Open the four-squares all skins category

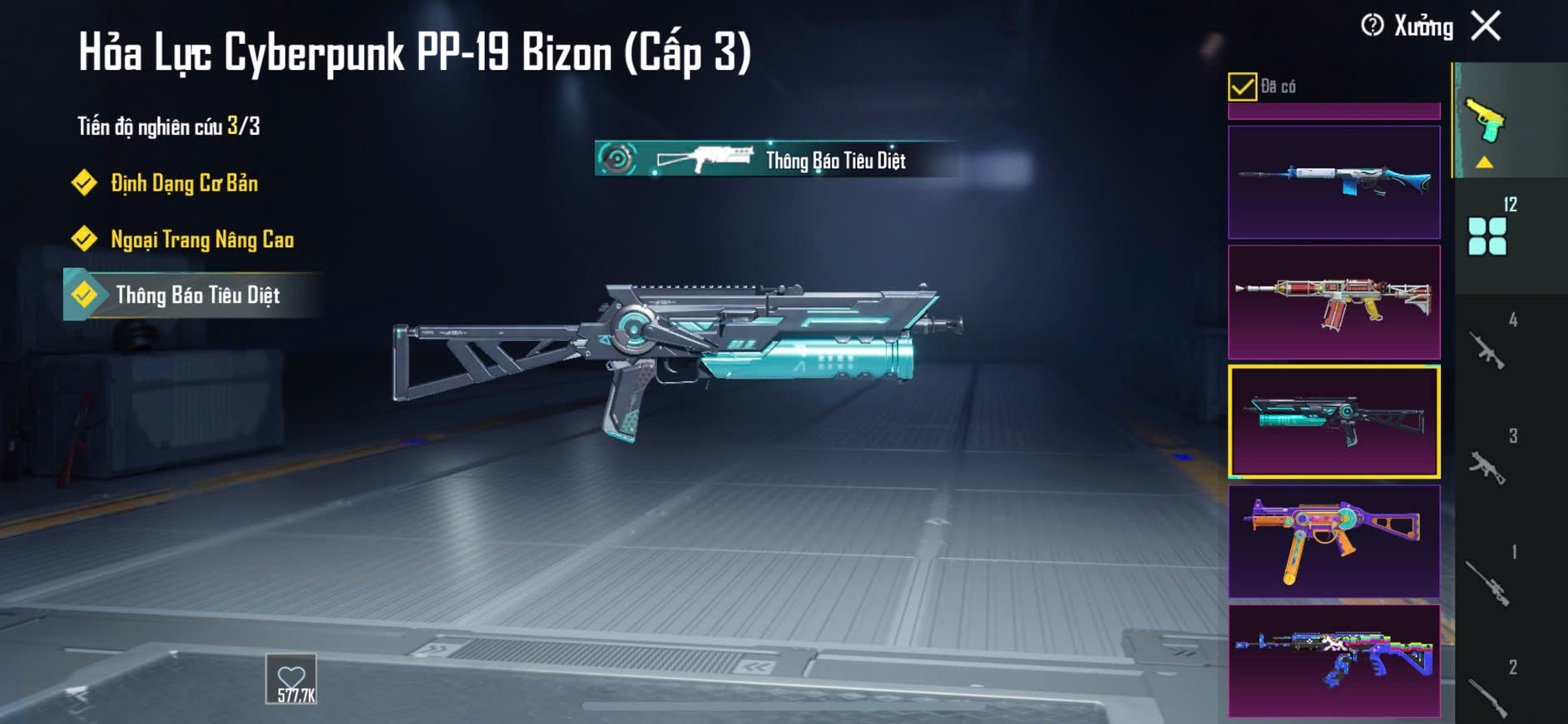1488,236
